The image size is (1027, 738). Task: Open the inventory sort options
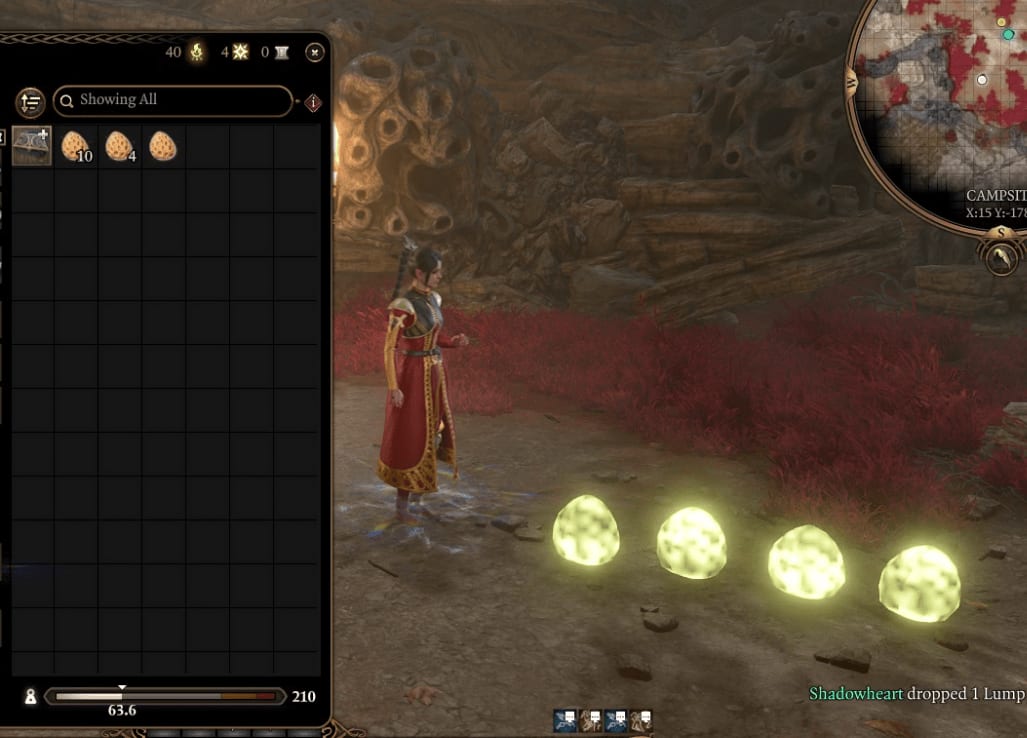pyautogui.click(x=30, y=101)
